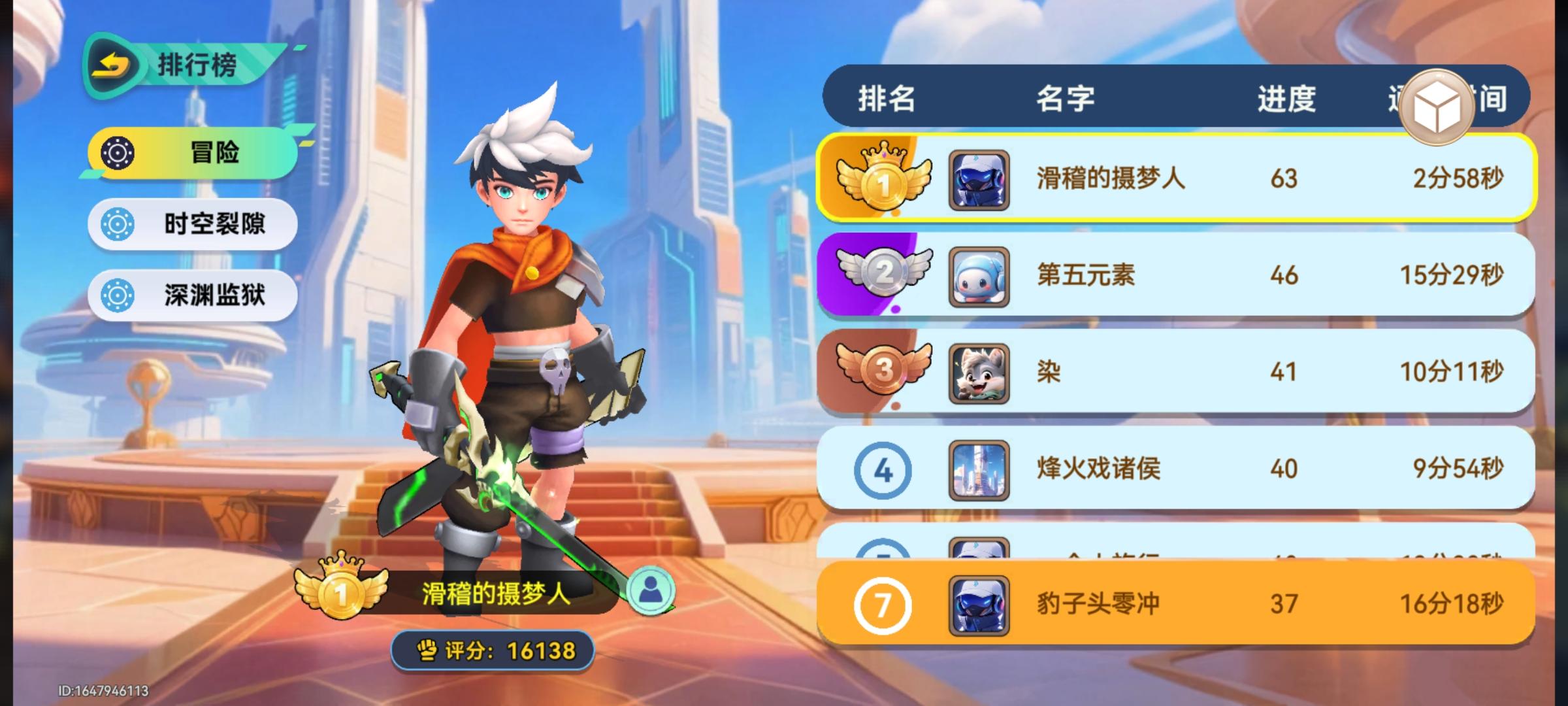Select the 冒险 adventure tab
Screen dimensions: 1568x706
tap(189, 153)
